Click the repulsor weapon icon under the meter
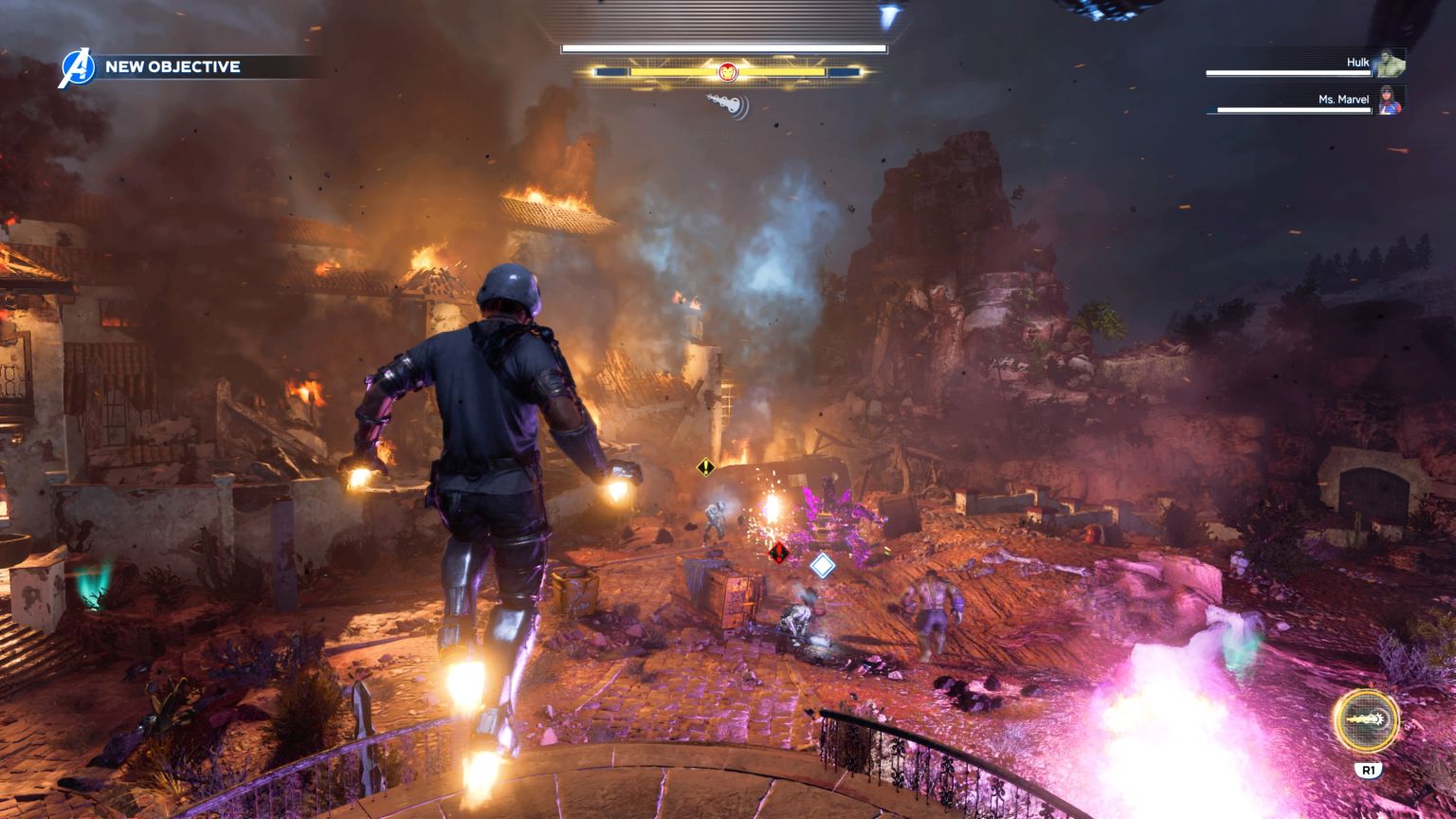 [727, 104]
